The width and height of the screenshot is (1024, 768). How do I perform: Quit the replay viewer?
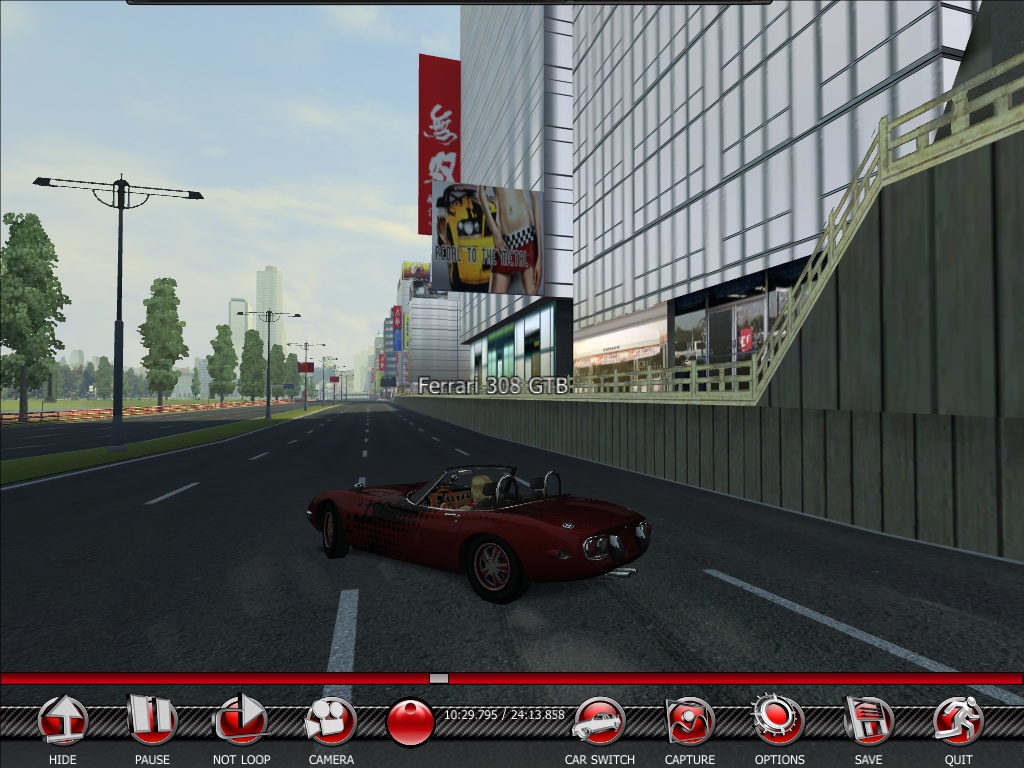coord(958,721)
